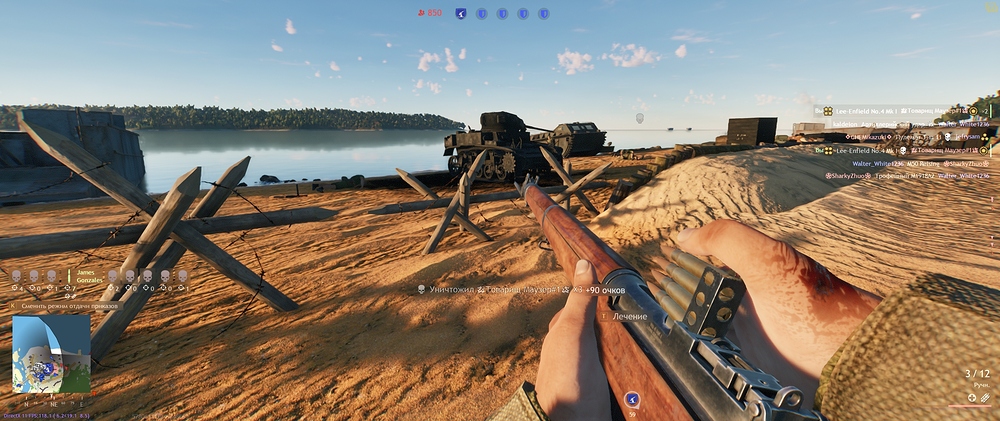Select the active capture point shield icon

[x=461, y=13]
